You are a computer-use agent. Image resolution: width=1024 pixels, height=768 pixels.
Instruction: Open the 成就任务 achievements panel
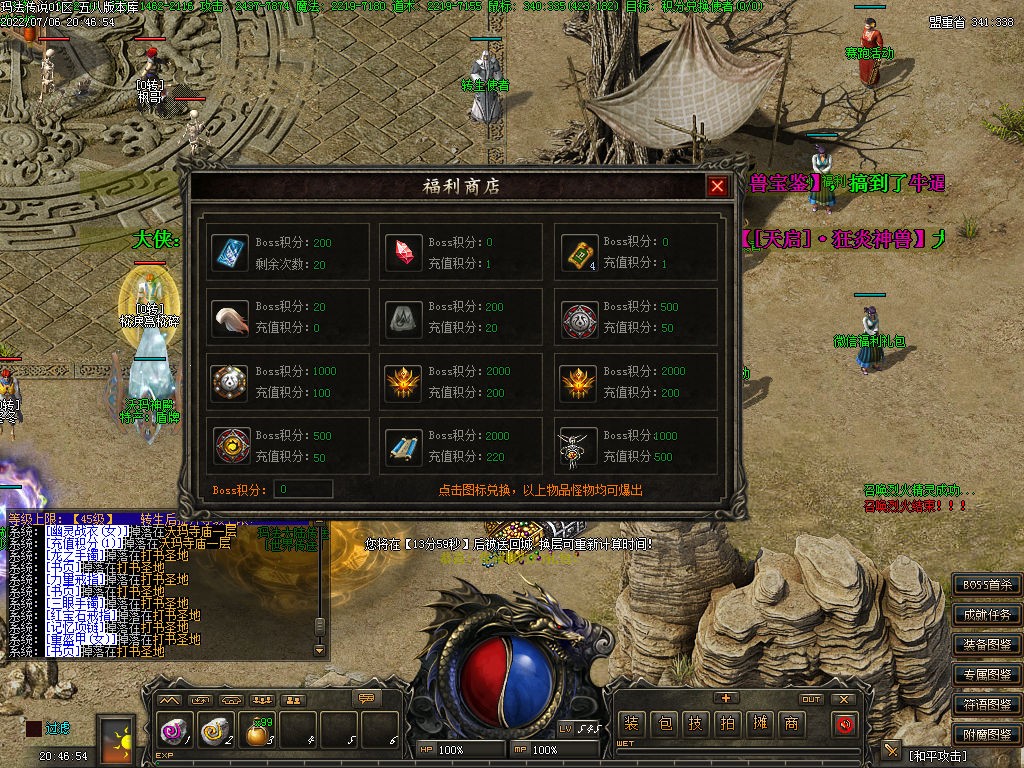point(986,615)
